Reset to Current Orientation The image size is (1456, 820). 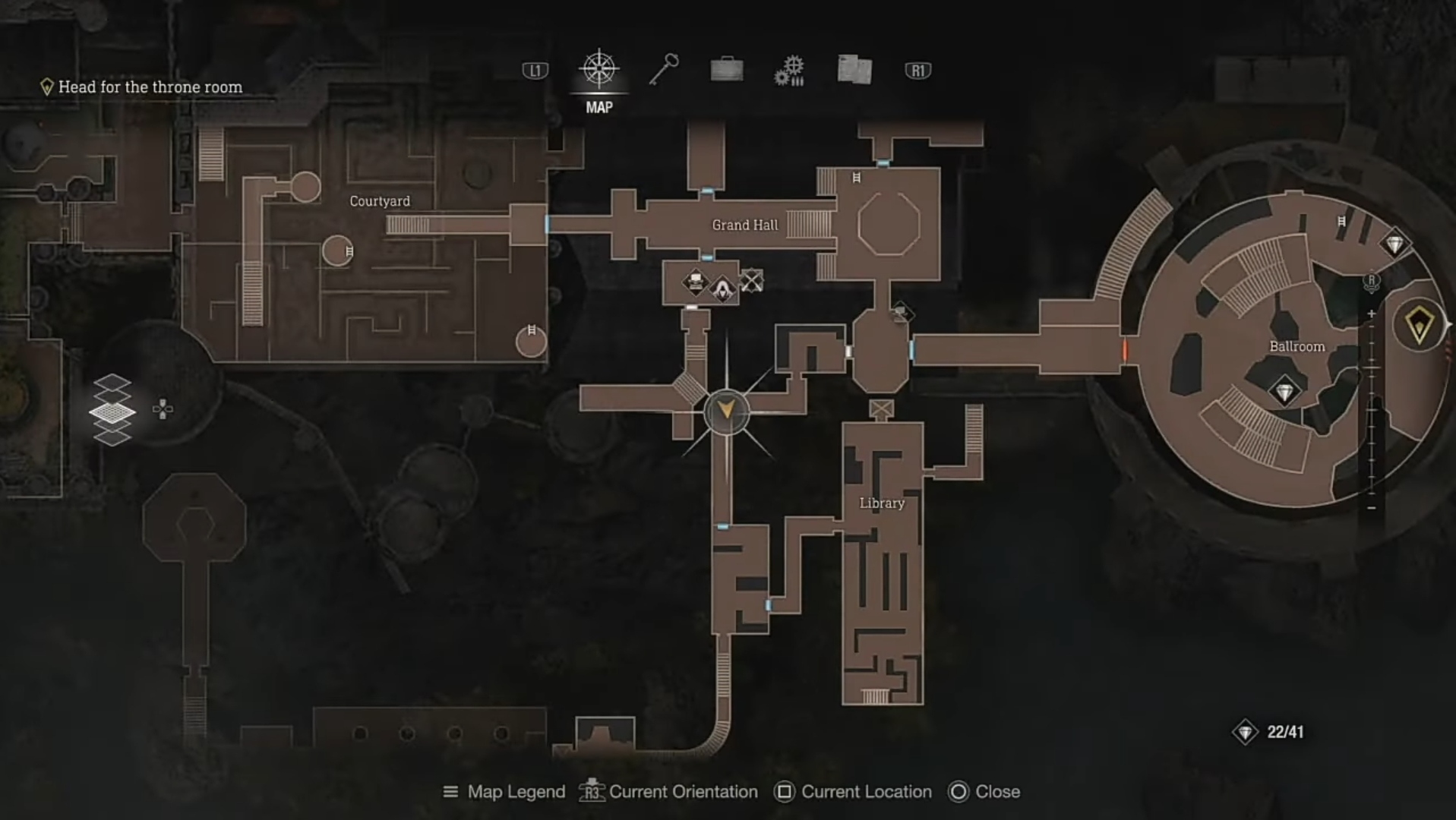coord(668,792)
